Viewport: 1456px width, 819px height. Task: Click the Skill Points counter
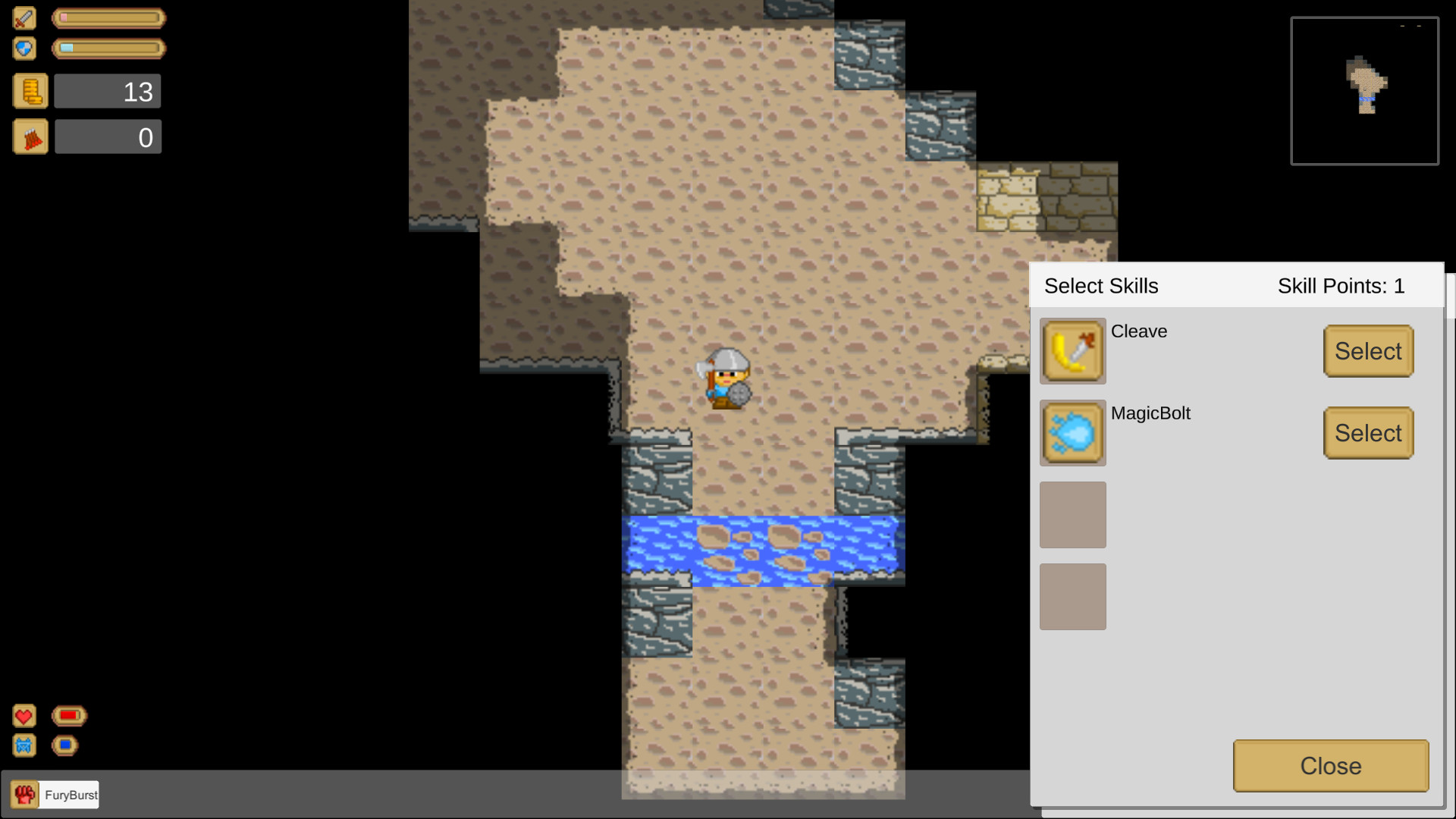pyautogui.click(x=1341, y=286)
